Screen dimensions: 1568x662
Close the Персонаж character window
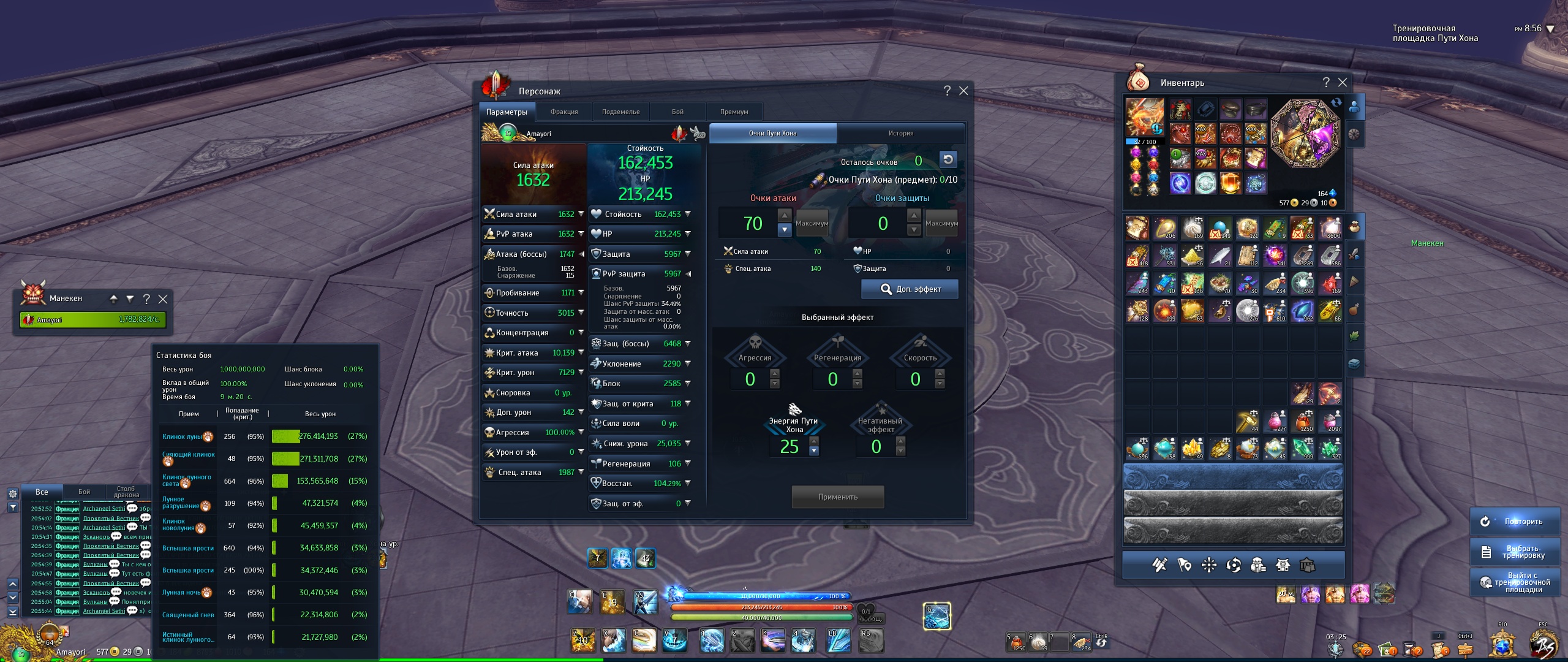pyautogui.click(x=963, y=91)
